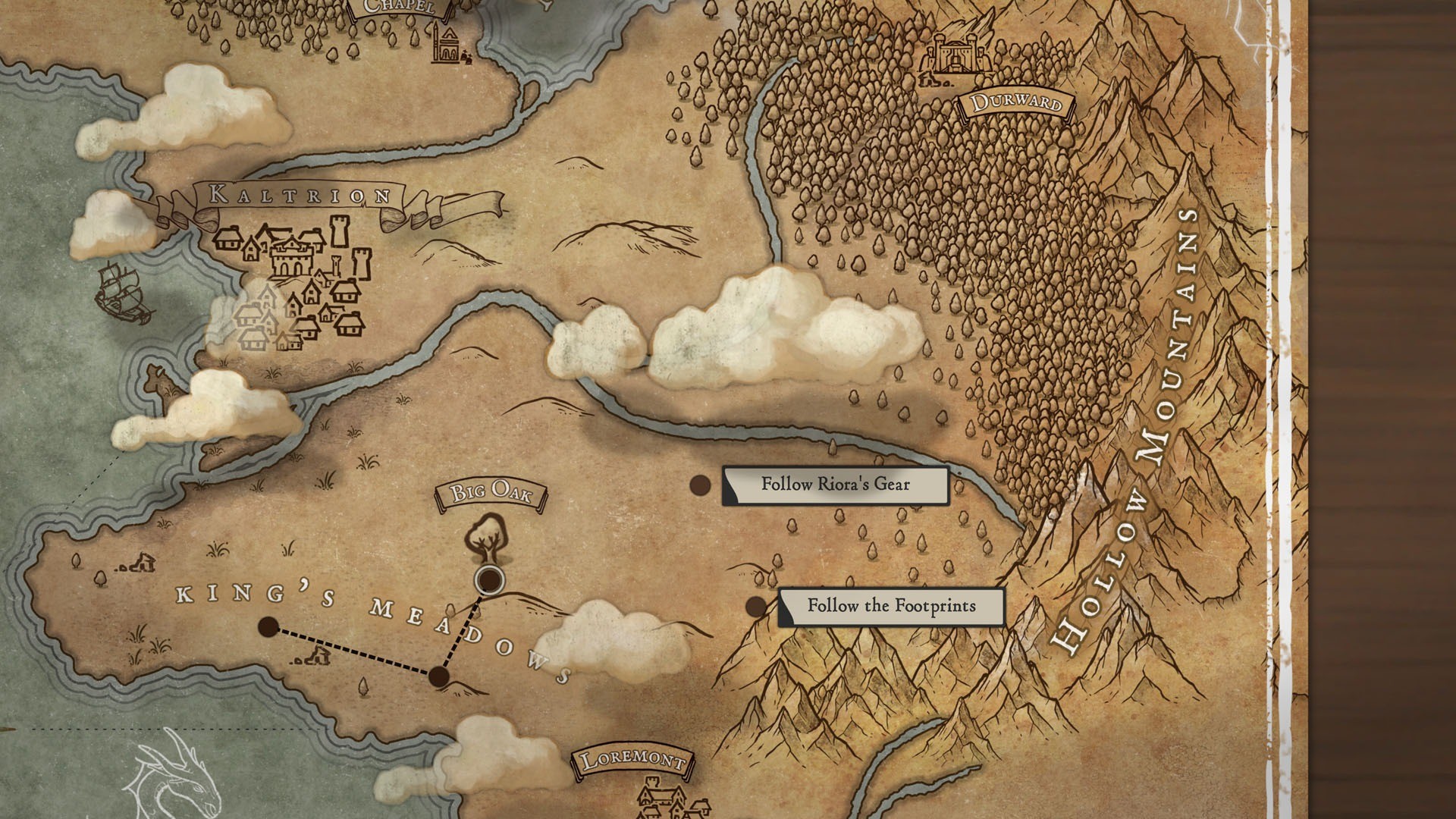Click the ringed current-location node under Big Oak

tap(490, 580)
